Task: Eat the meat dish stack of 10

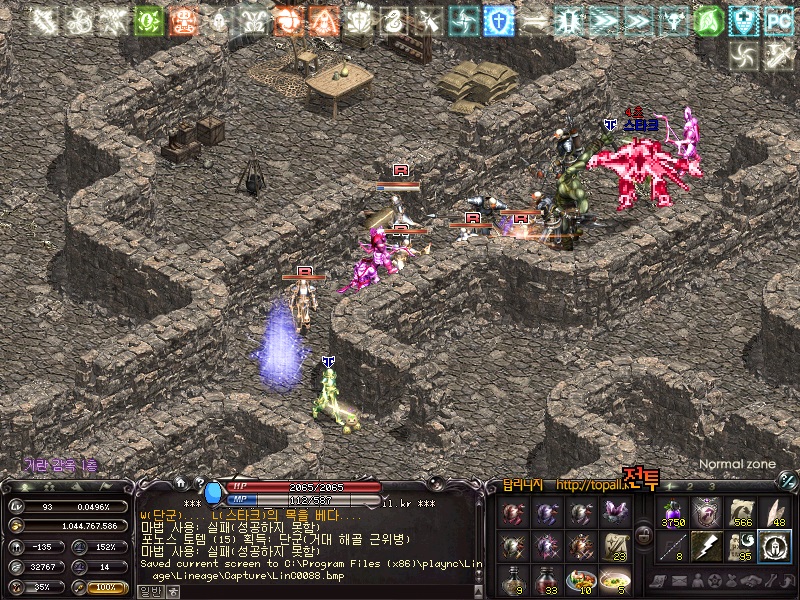Action: coord(581,580)
